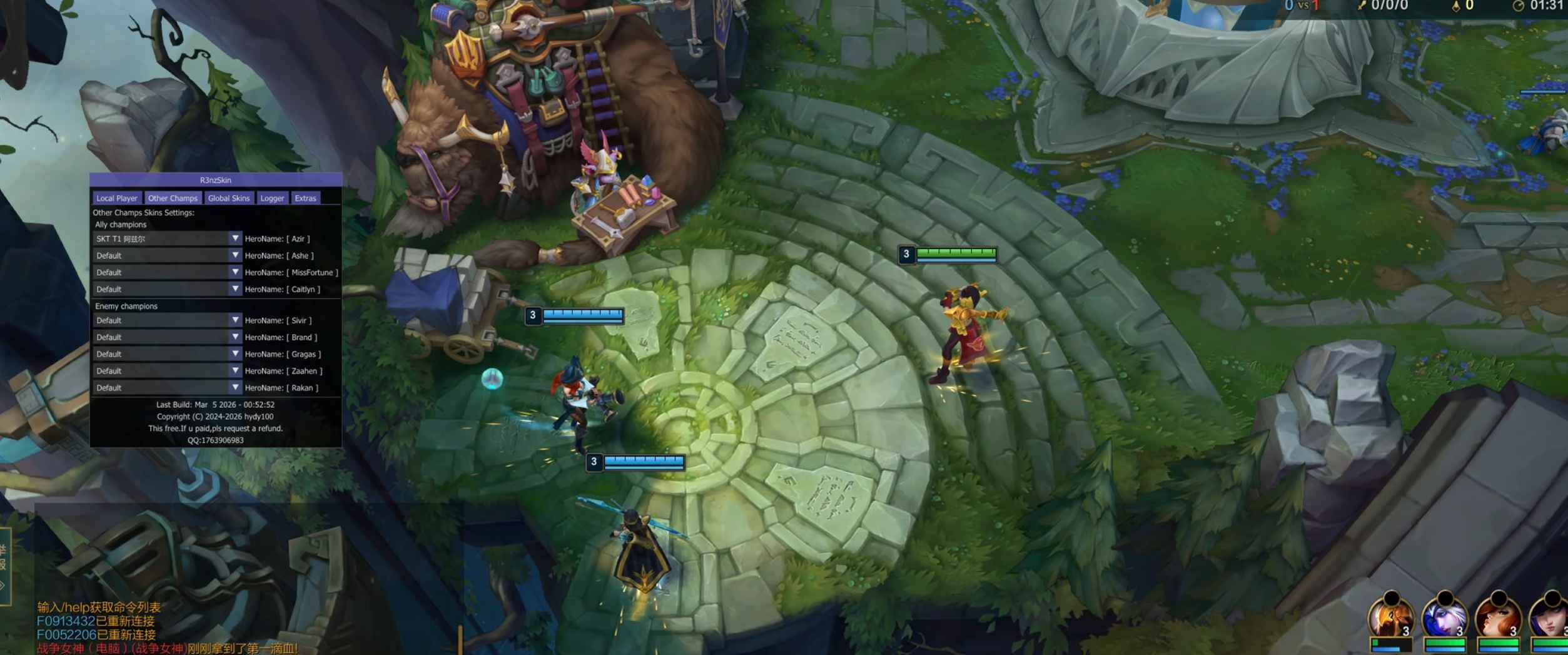
Task: Toggle the Default skin option for Brand
Action: [x=166, y=337]
